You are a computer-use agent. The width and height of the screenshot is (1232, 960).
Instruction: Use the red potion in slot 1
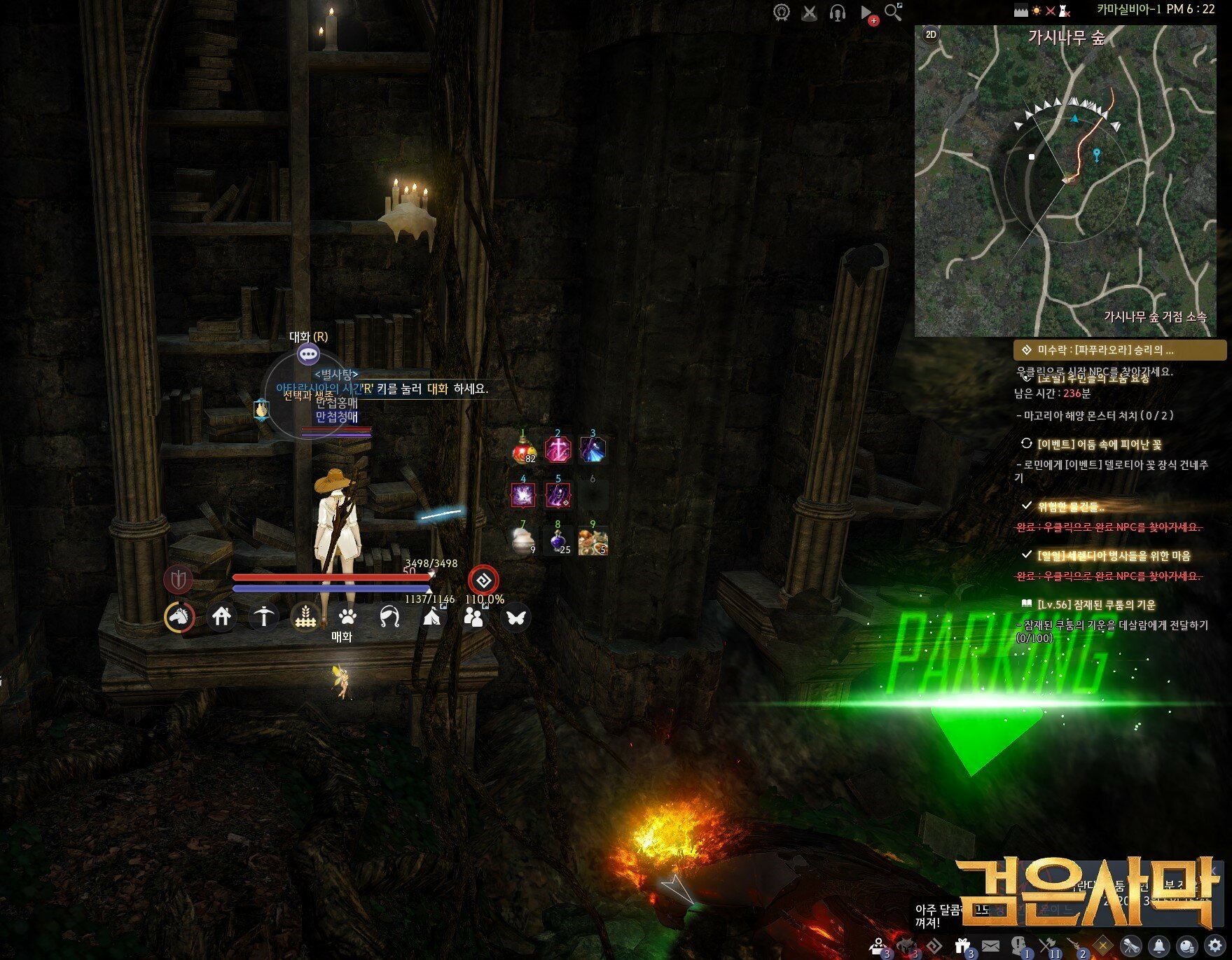(x=523, y=450)
